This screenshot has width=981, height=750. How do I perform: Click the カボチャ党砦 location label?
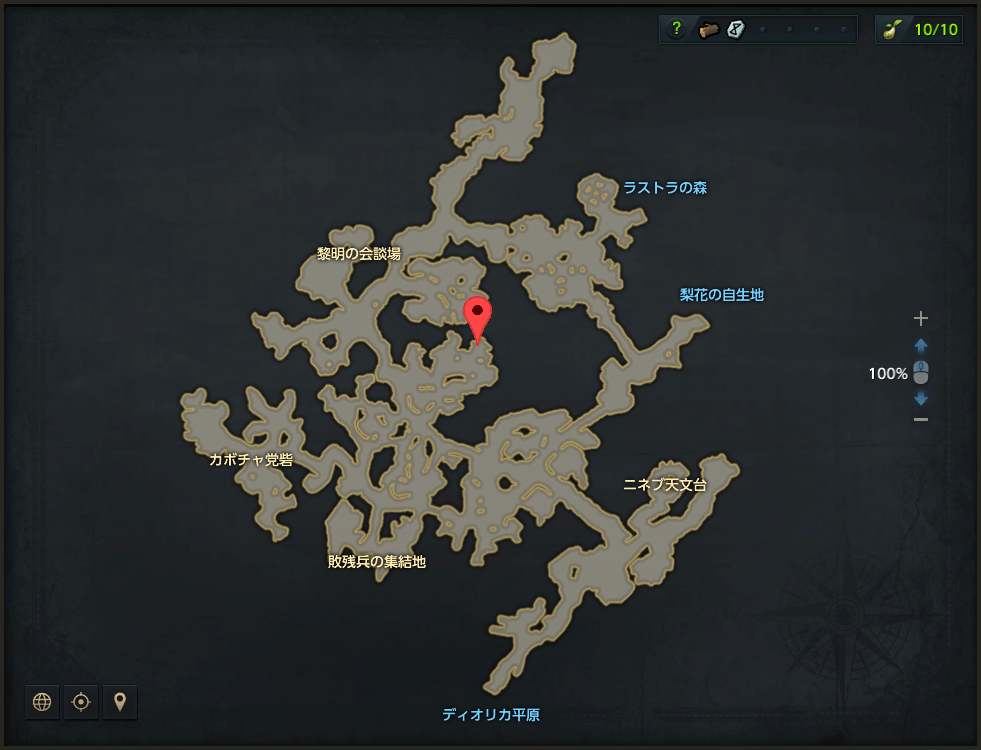click(x=251, y=460)
